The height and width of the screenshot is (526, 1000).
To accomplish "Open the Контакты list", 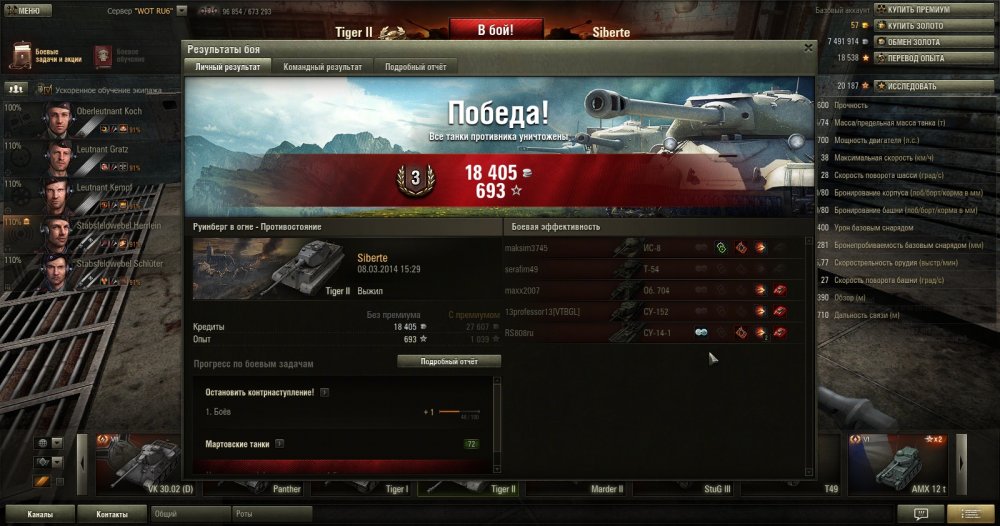I will click(112, 514).
